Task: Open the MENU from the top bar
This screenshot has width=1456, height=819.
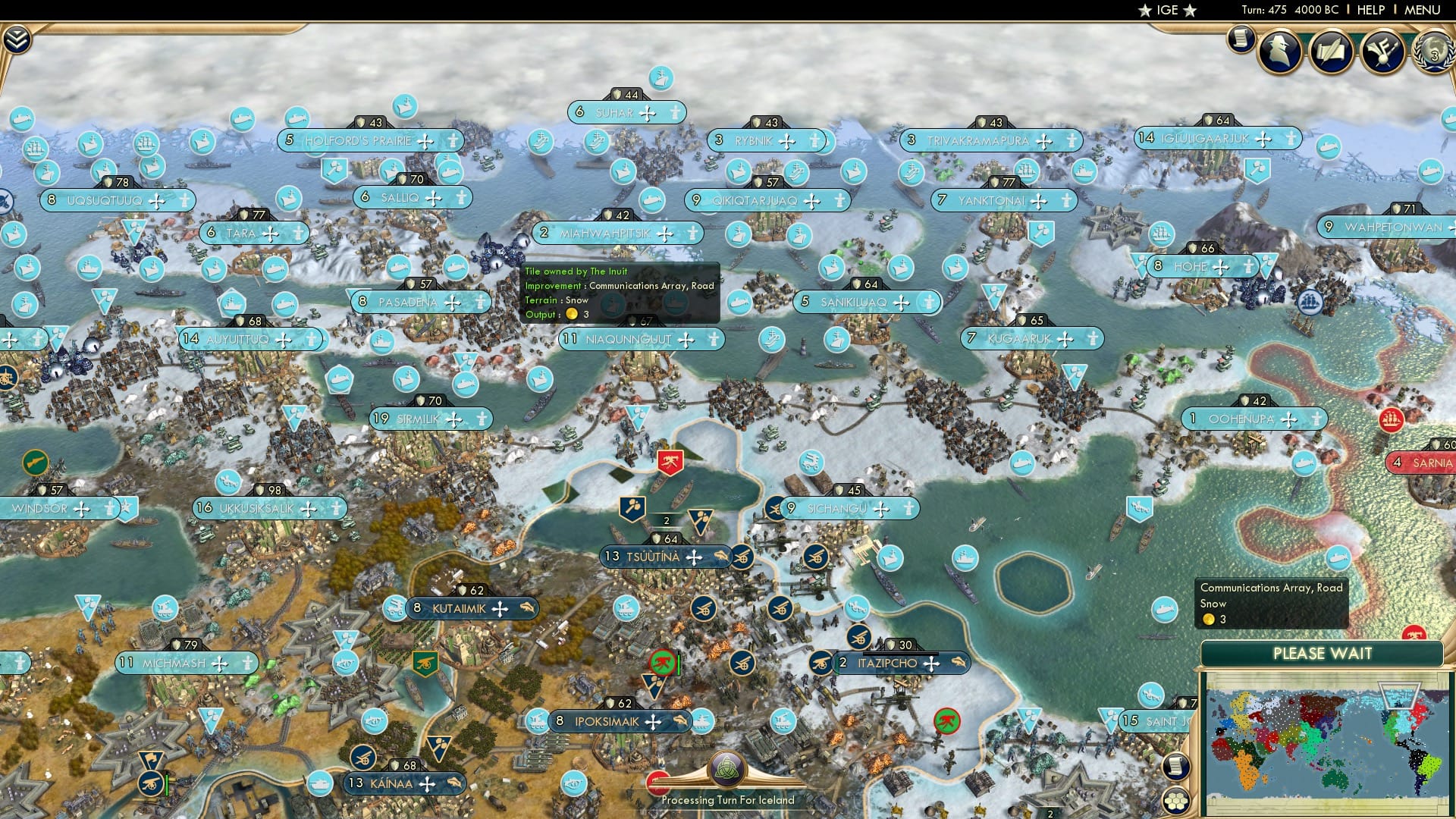Action: (x=1423, y=10)
